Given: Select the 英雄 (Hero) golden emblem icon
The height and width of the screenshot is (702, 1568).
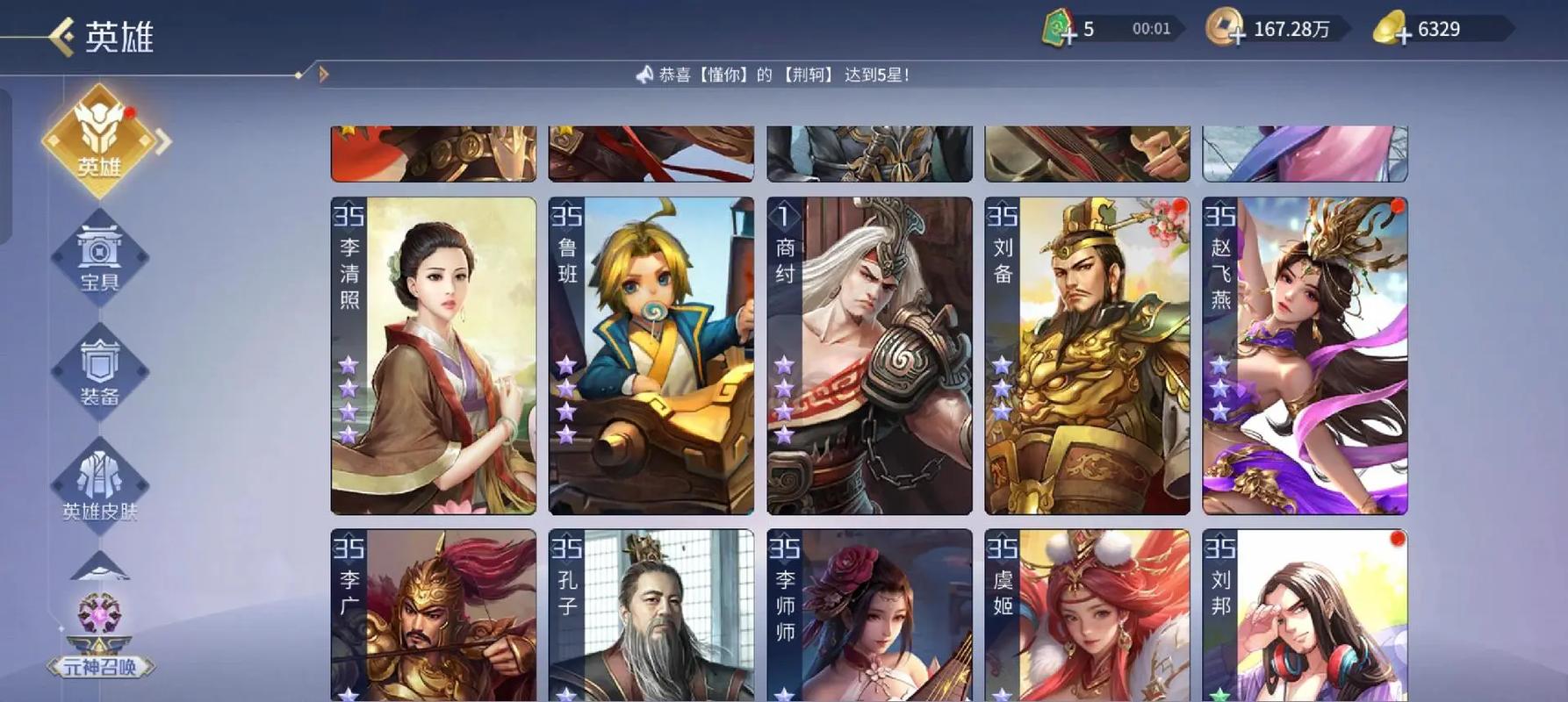Looking at the screenshot, I should [x=100, y=145].
